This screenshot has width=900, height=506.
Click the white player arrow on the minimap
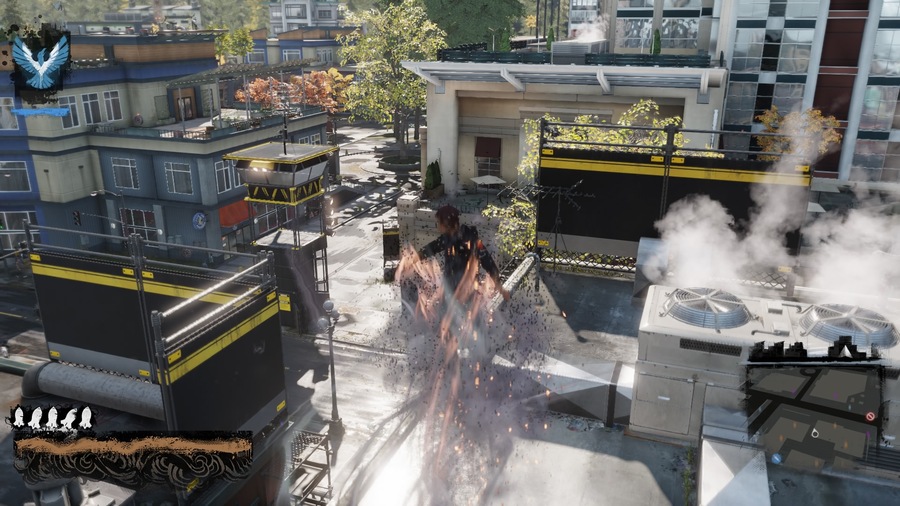(815, 433)
